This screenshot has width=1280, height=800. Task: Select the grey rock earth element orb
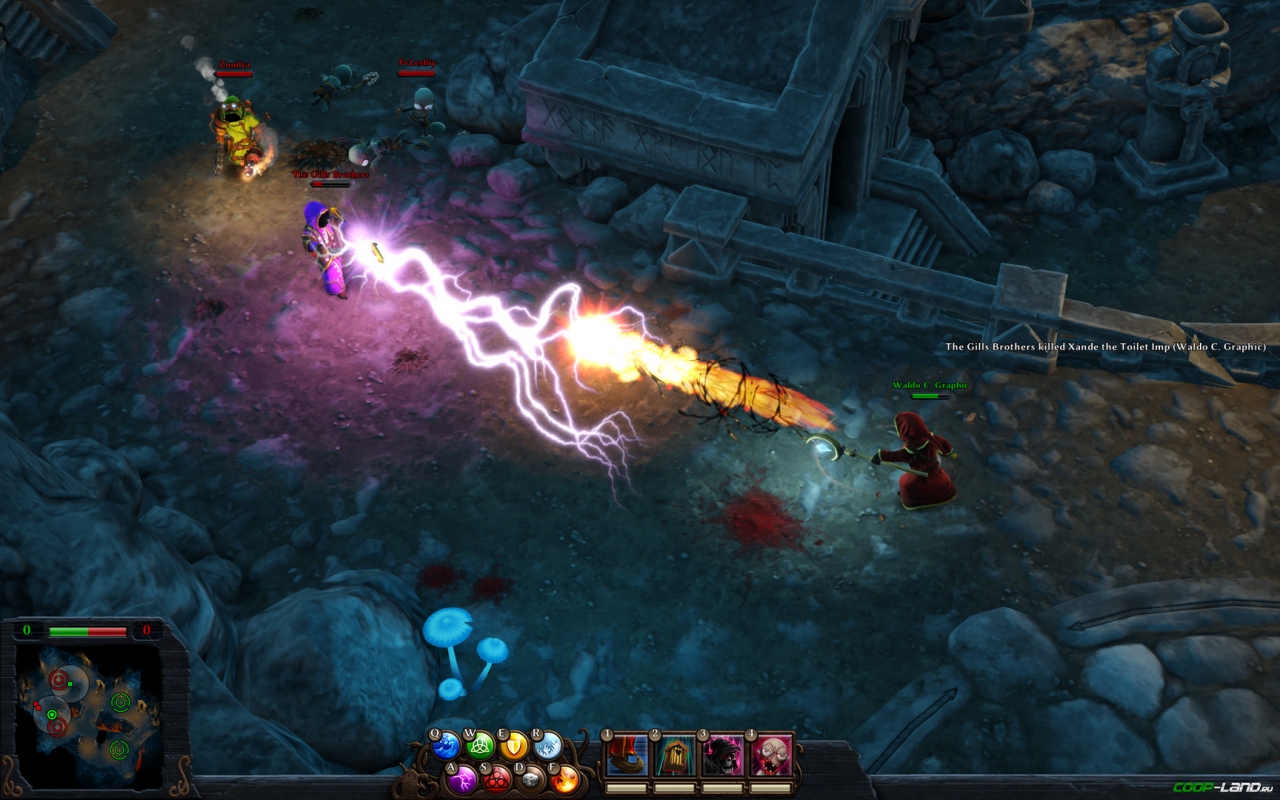tap(531, 778)
